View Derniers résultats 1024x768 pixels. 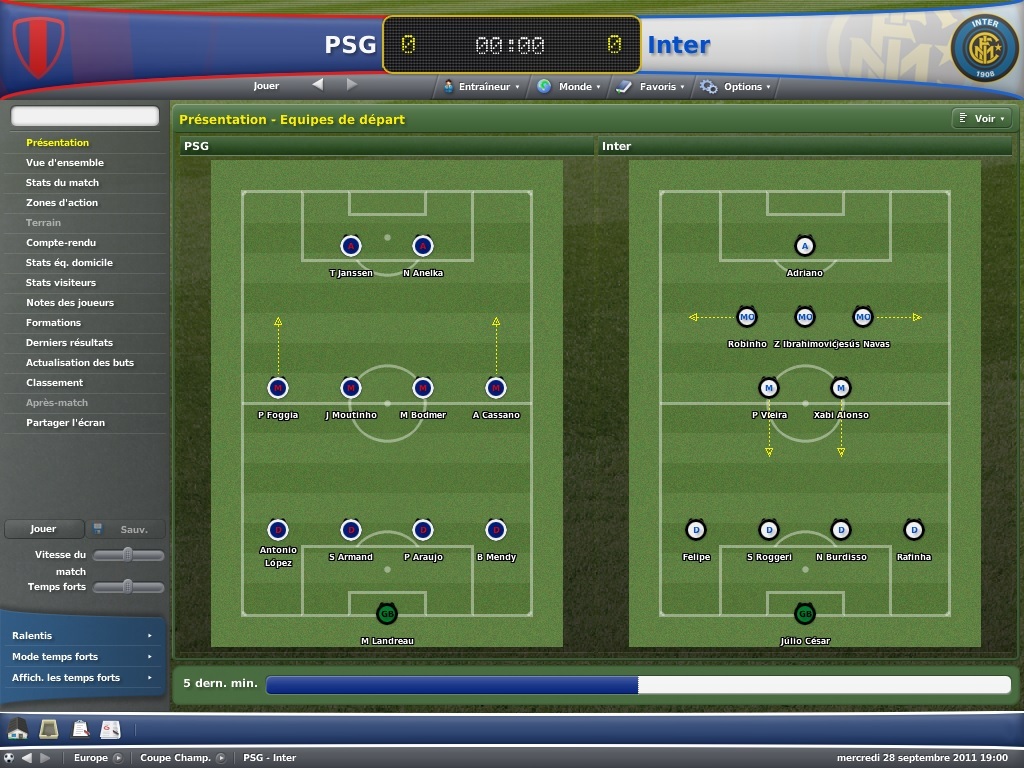[69, 343]
